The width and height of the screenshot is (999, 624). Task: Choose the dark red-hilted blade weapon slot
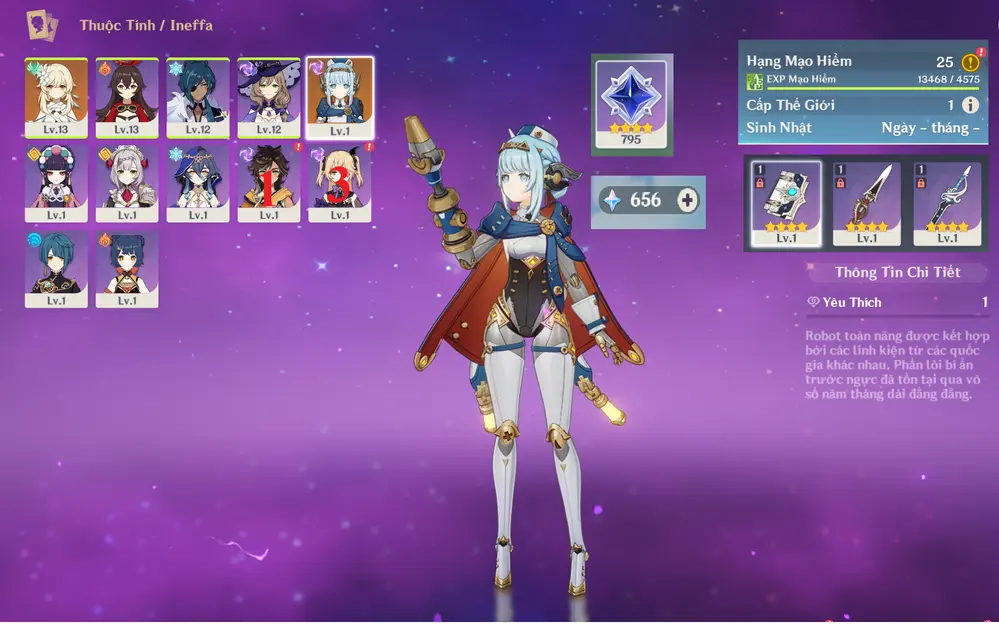coord(866,203)
